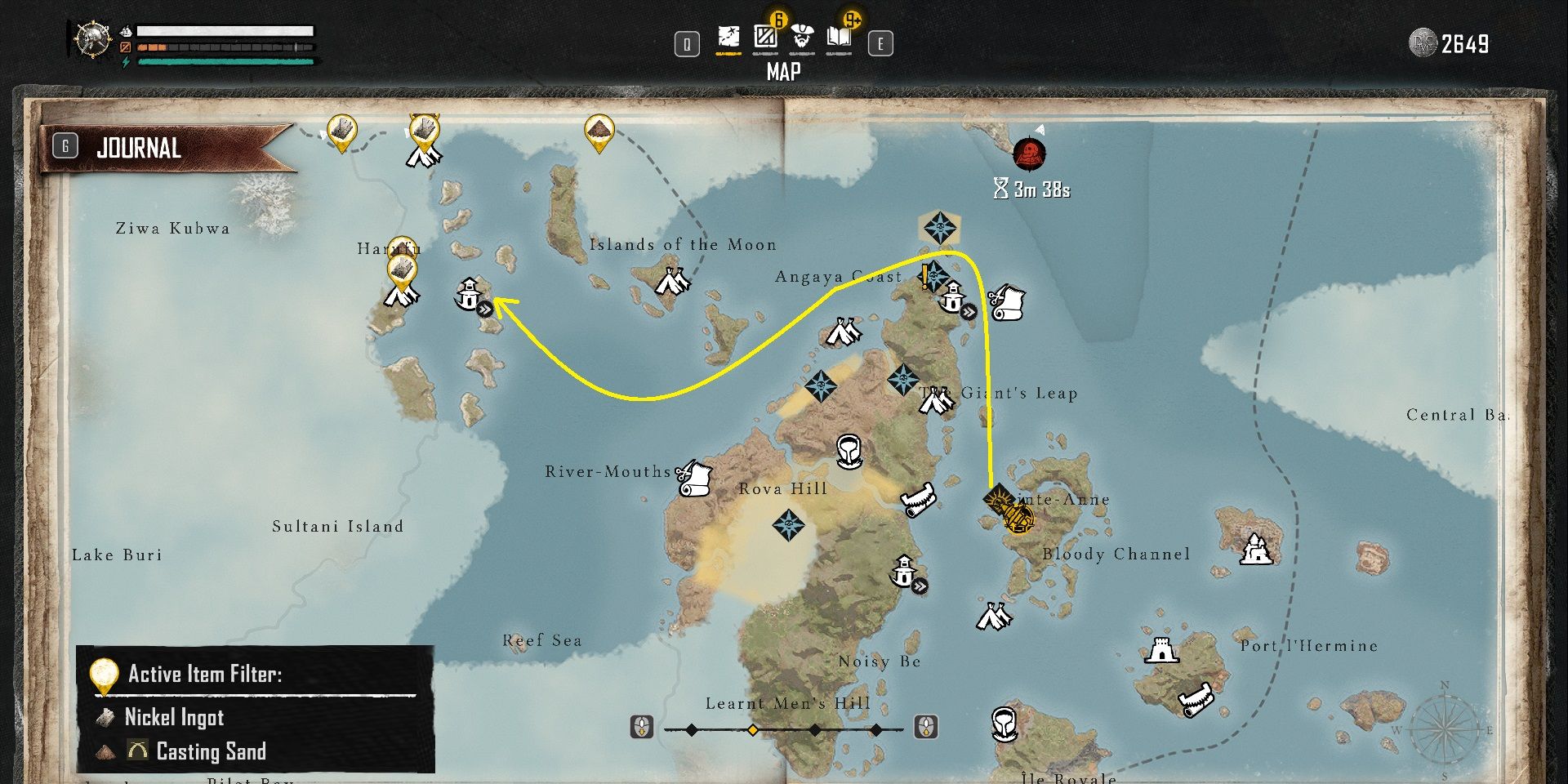Set map zoom to the rightmost diamond notch

(875, 729)
